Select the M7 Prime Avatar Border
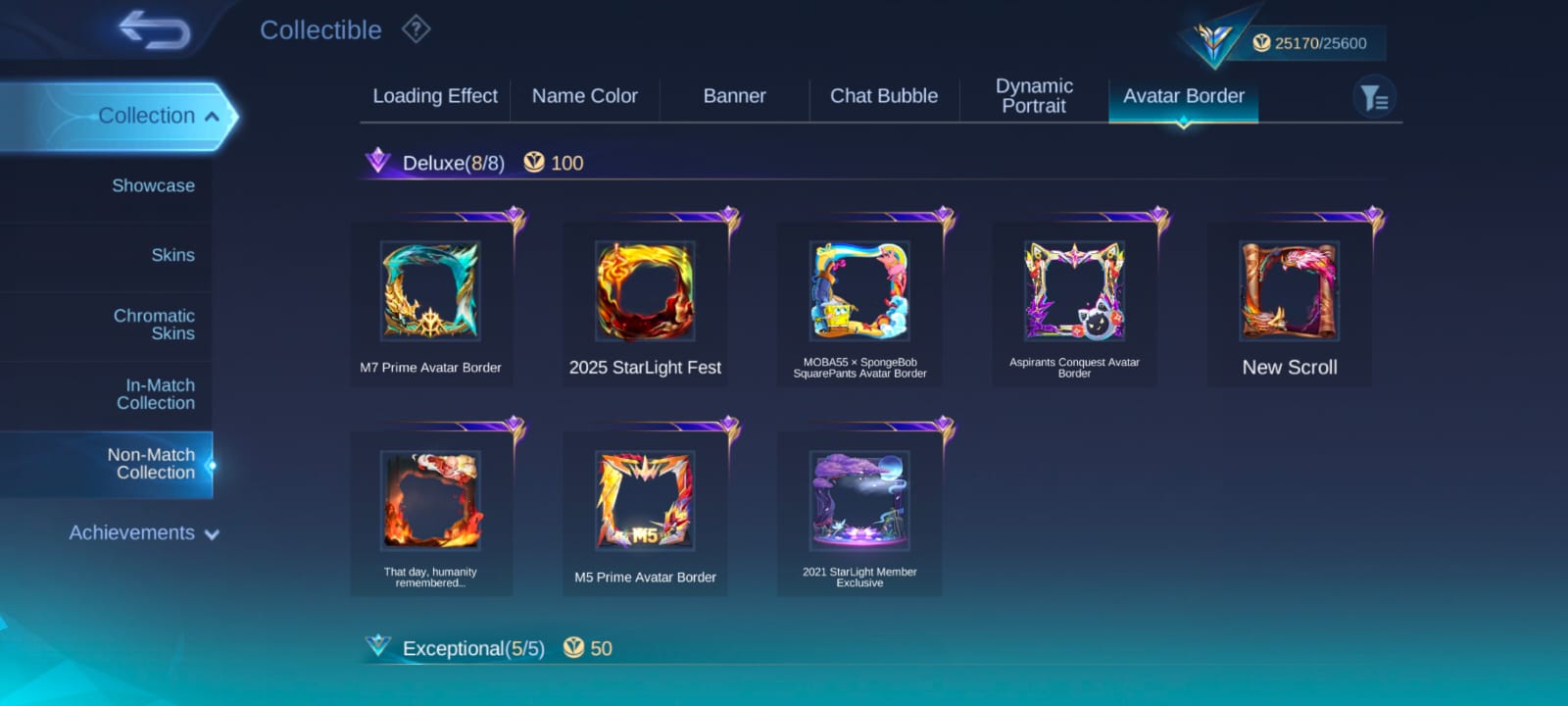The height and width of the screenshot is (706, 1568). point(430,292)
